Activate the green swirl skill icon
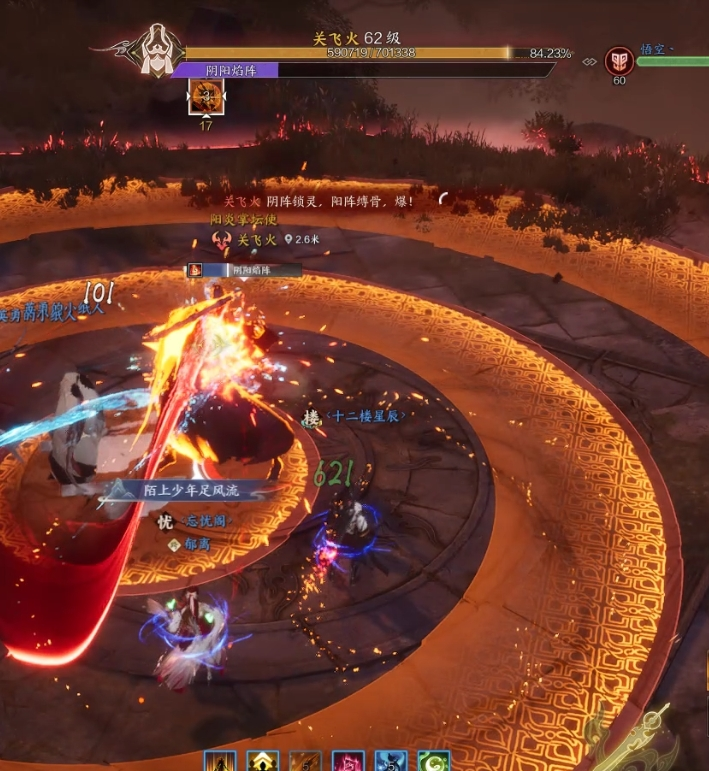Image resolution: width=709 pixels, height=771 pixels. pyautogui.click(x=433, y=763)
